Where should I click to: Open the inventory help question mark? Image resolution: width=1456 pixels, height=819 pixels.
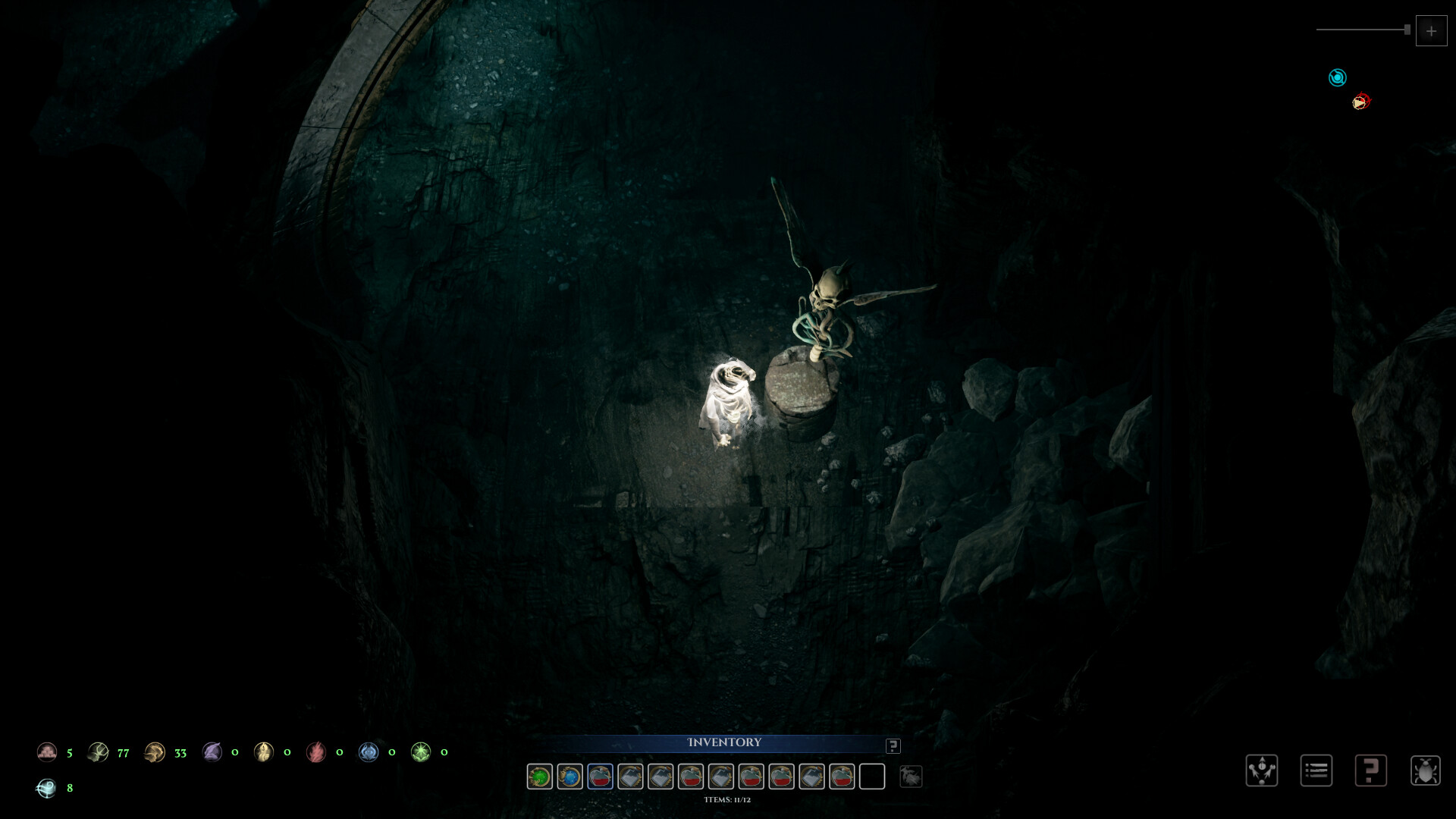pos(893,746)
